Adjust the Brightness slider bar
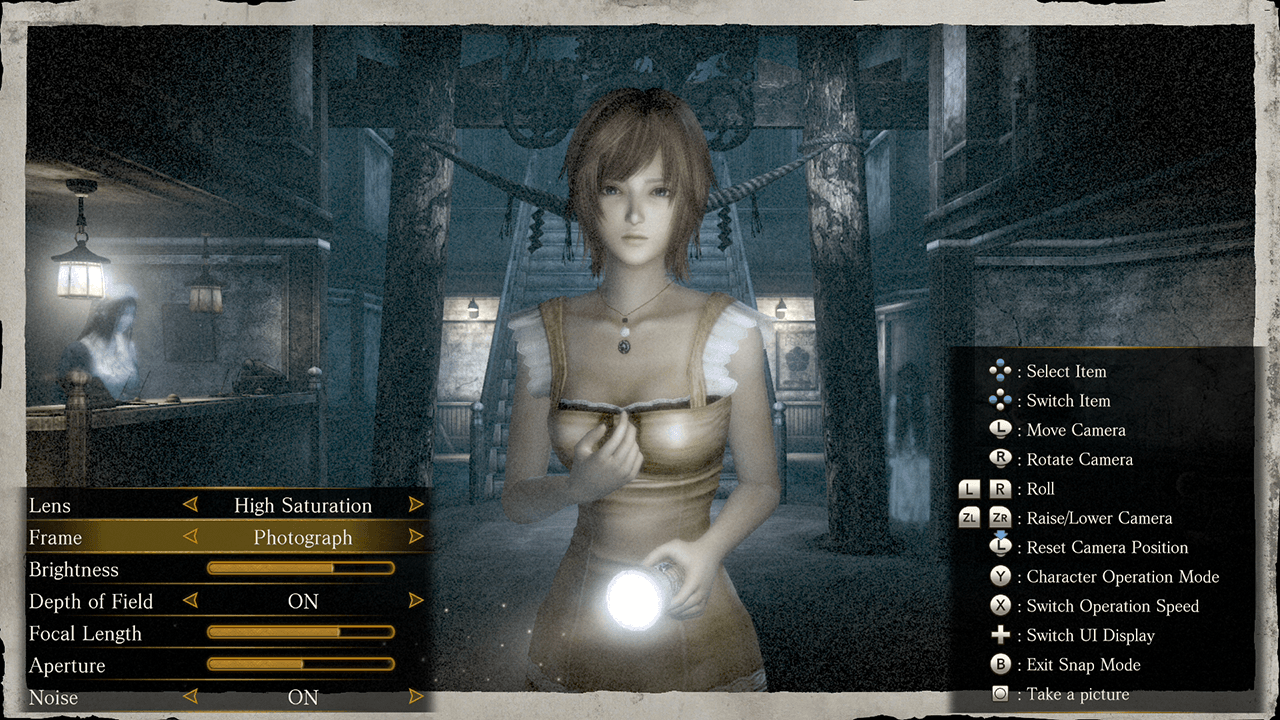The width and height of the screenshot is (1280, 720). coord(300,569)
